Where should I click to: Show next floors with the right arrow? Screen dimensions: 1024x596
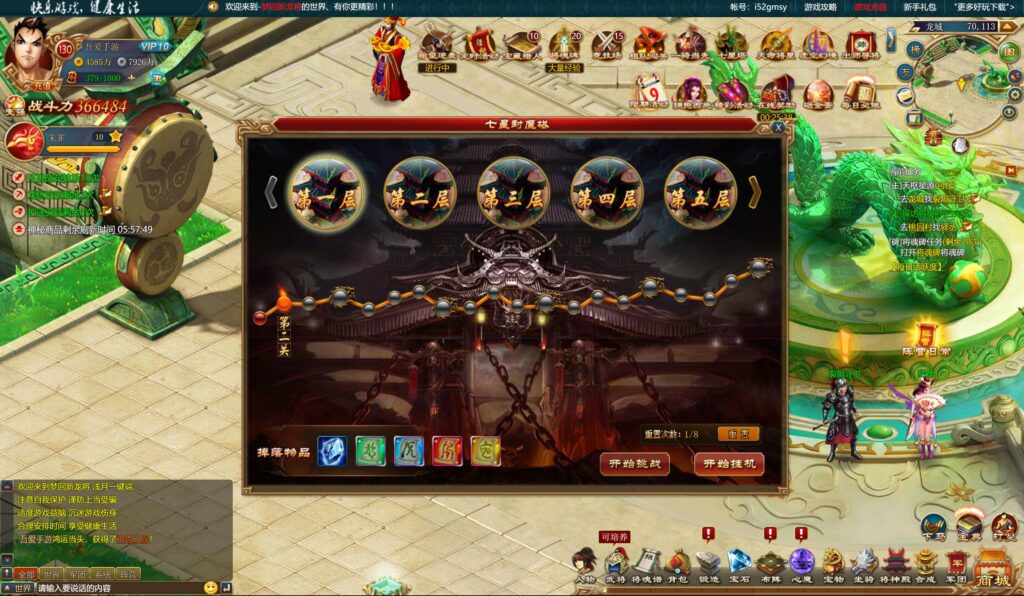click(755, 192)
